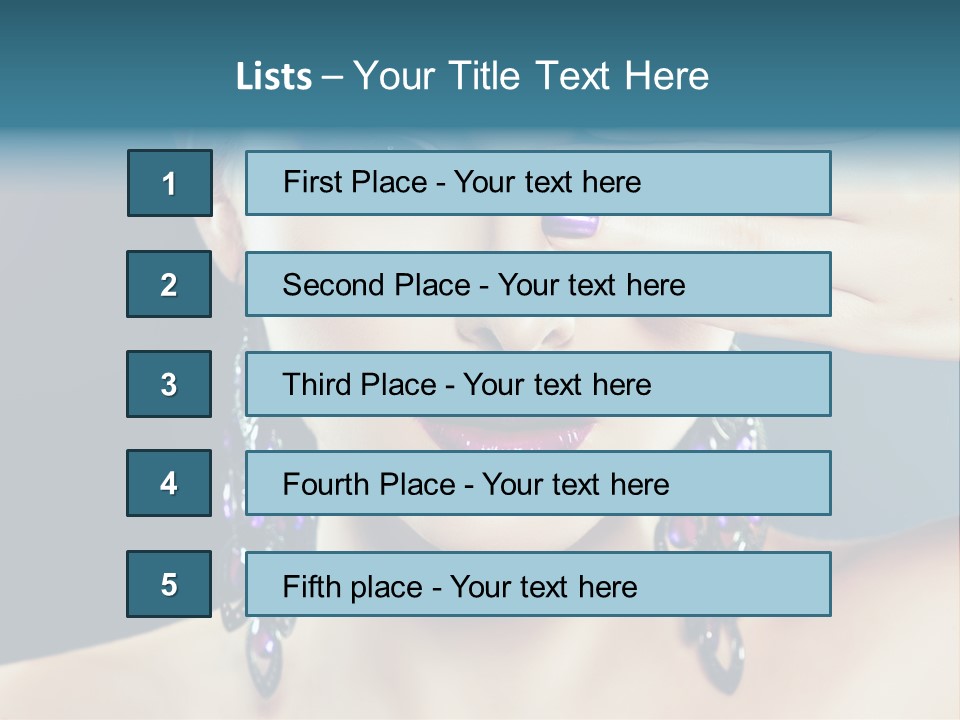Select the number 1 box
This screenshot has width=960, height=720.
pyautogui.click(x=170, y=183)
